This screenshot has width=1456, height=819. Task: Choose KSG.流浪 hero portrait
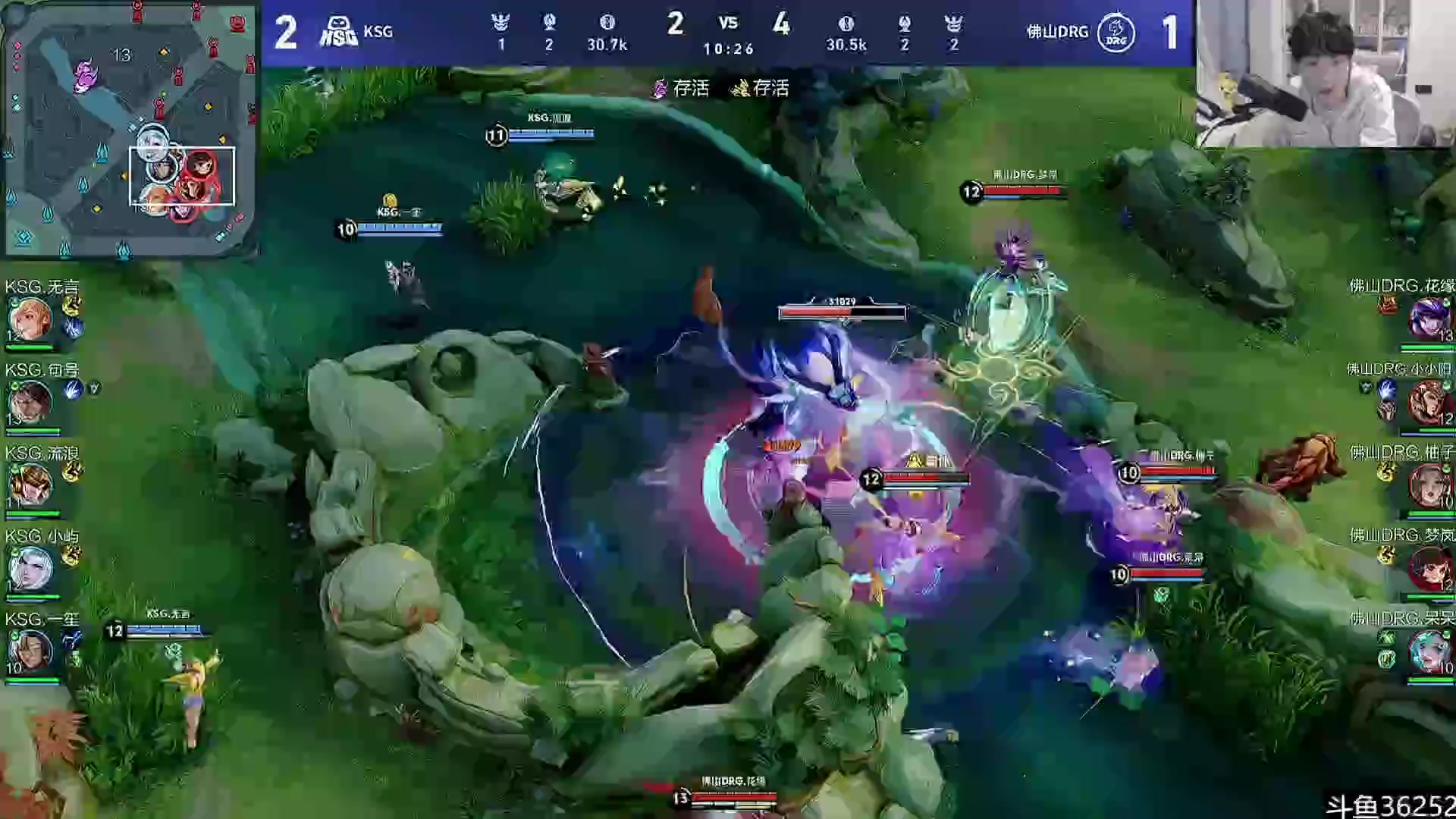30,485
